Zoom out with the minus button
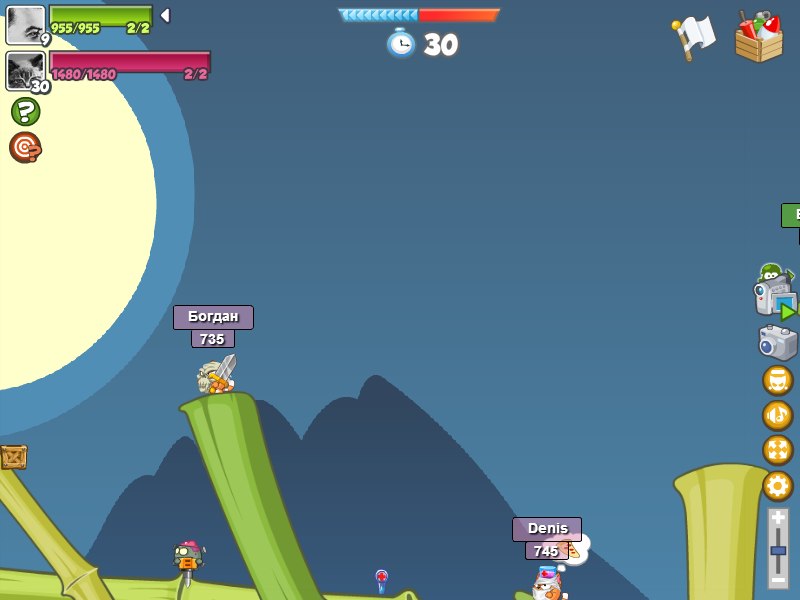 778,579
